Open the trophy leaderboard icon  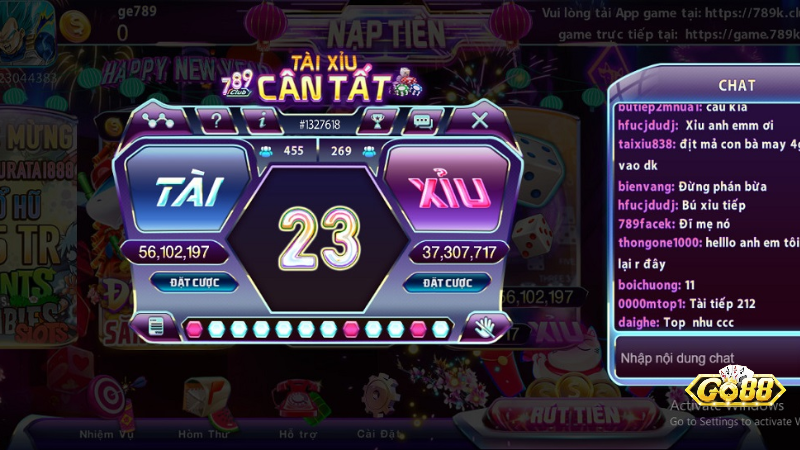pyautogui.click(x=376, y=120)
